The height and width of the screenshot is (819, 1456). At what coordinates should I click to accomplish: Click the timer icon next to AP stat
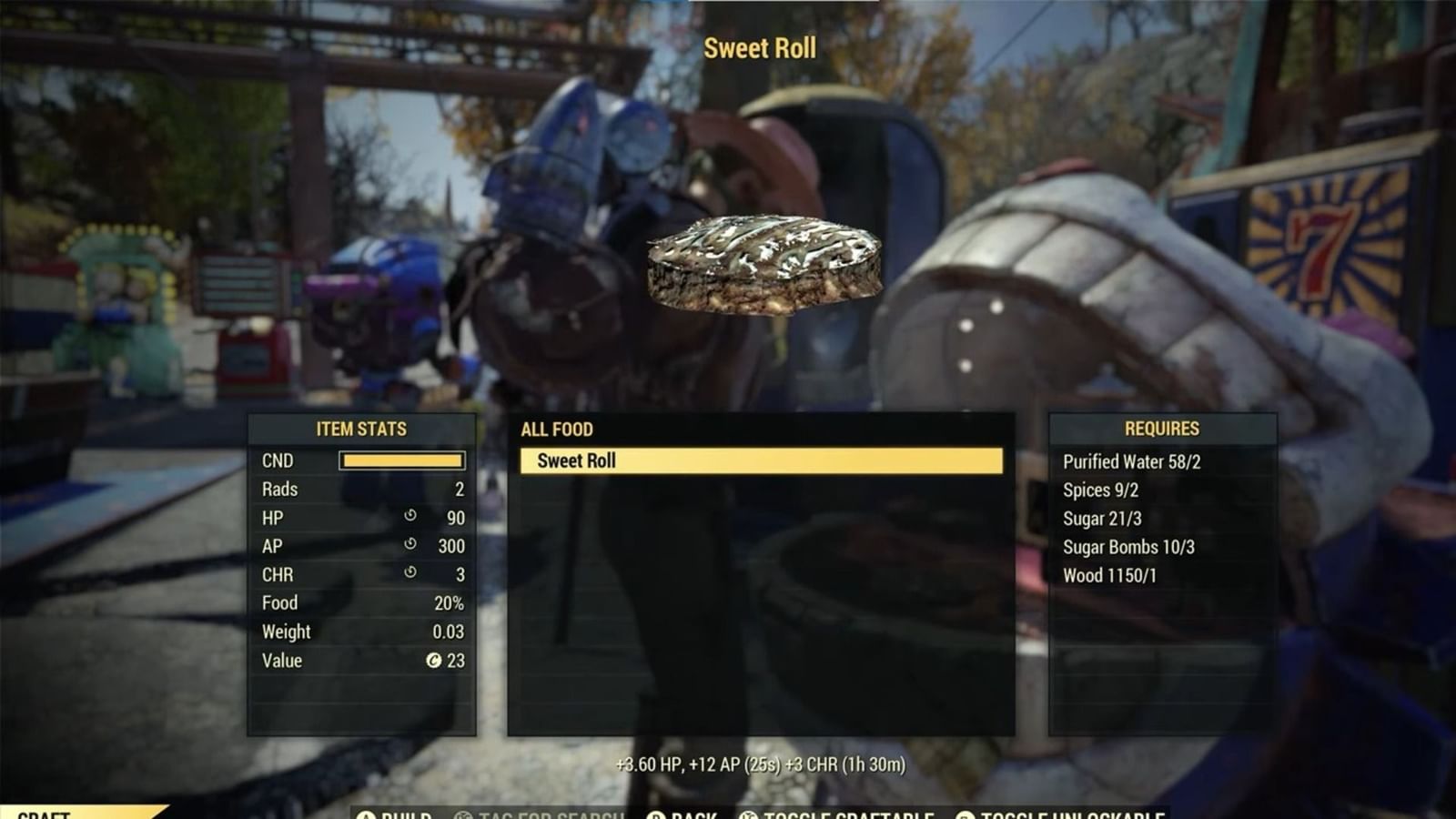(410, 544)
